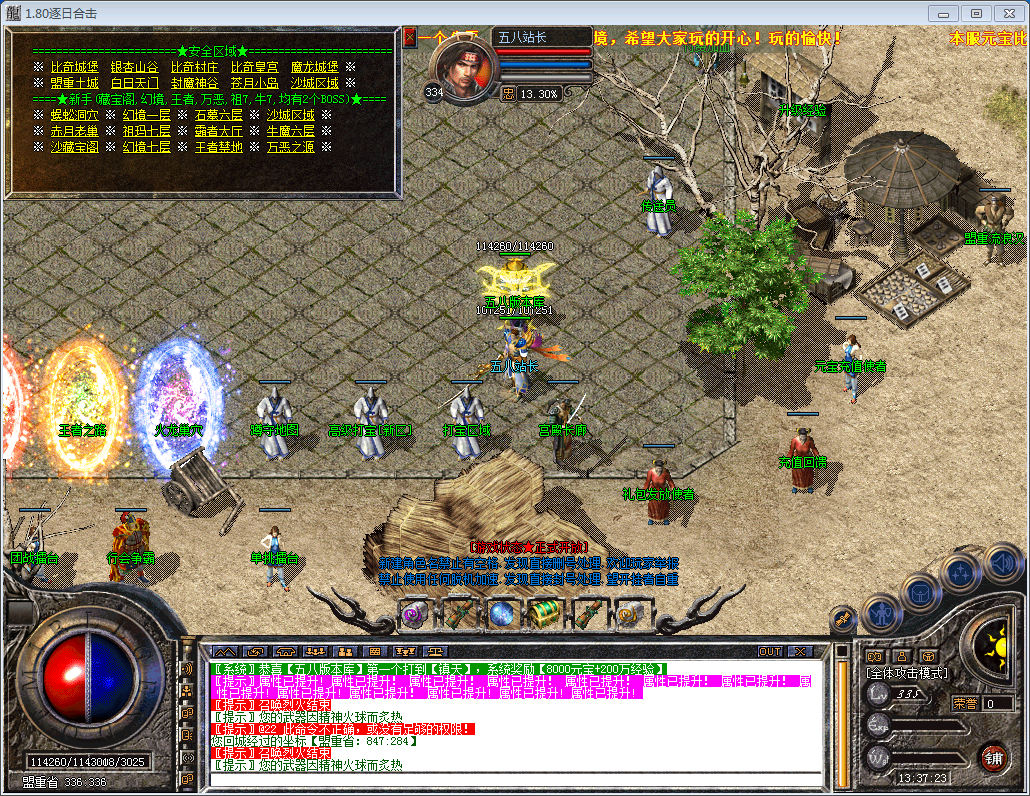The image size is (1030, 796).
Task: Click the player portrait avatar
Action: [x=461, y=70]
